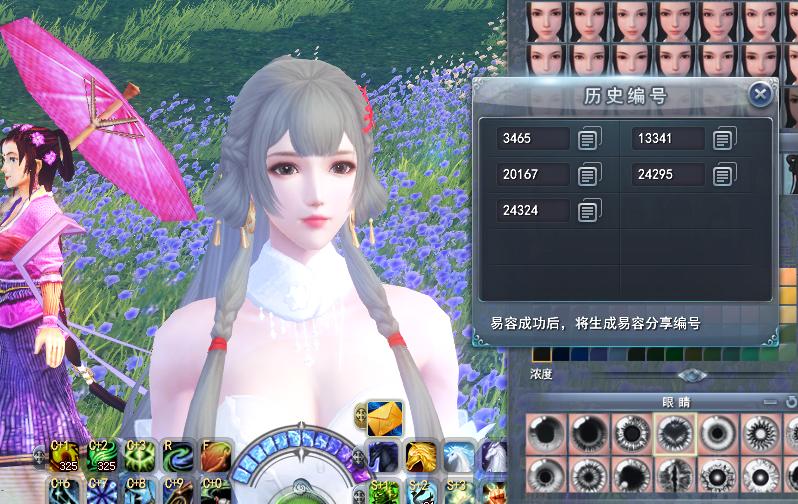Copy history code 3465
This screenshot has width=798, height=504.
[589, 139]
